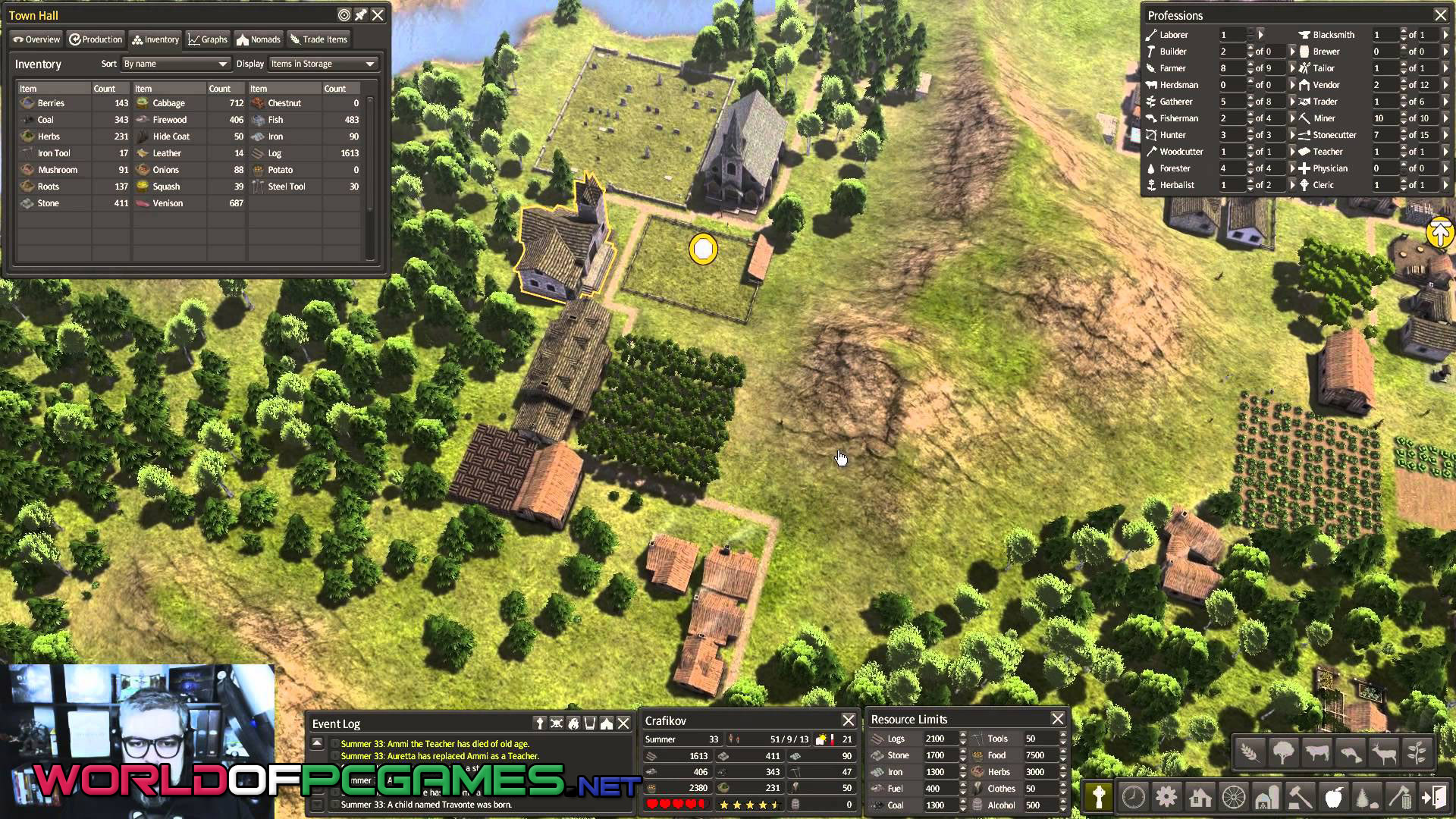This screenshot has width=1456, height=819.
Task: Open the Trade Items tab
Action: [x=318, y=39]
